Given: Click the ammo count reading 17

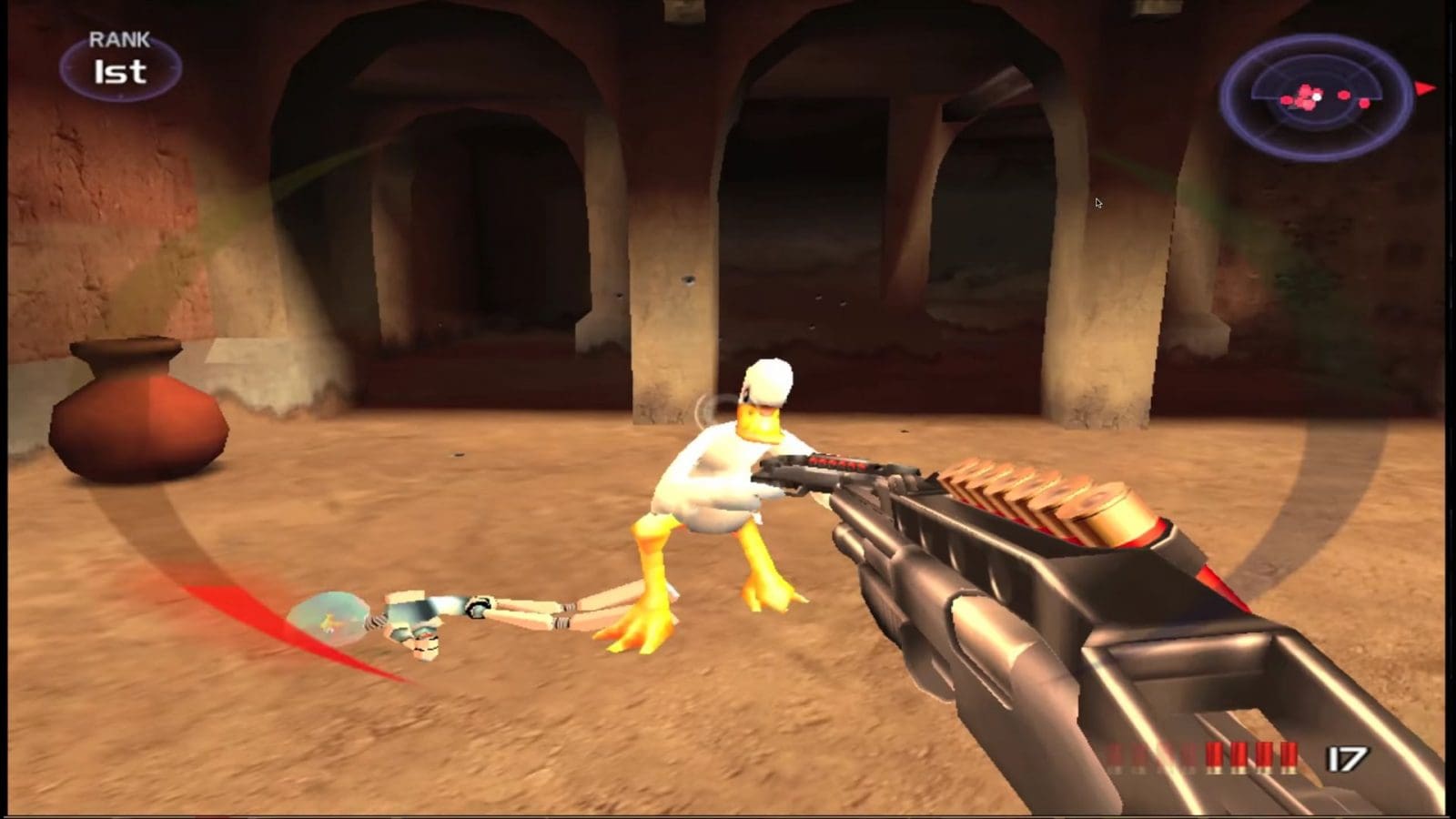Looking at the screenshot, I should [x=1347, y=757].
